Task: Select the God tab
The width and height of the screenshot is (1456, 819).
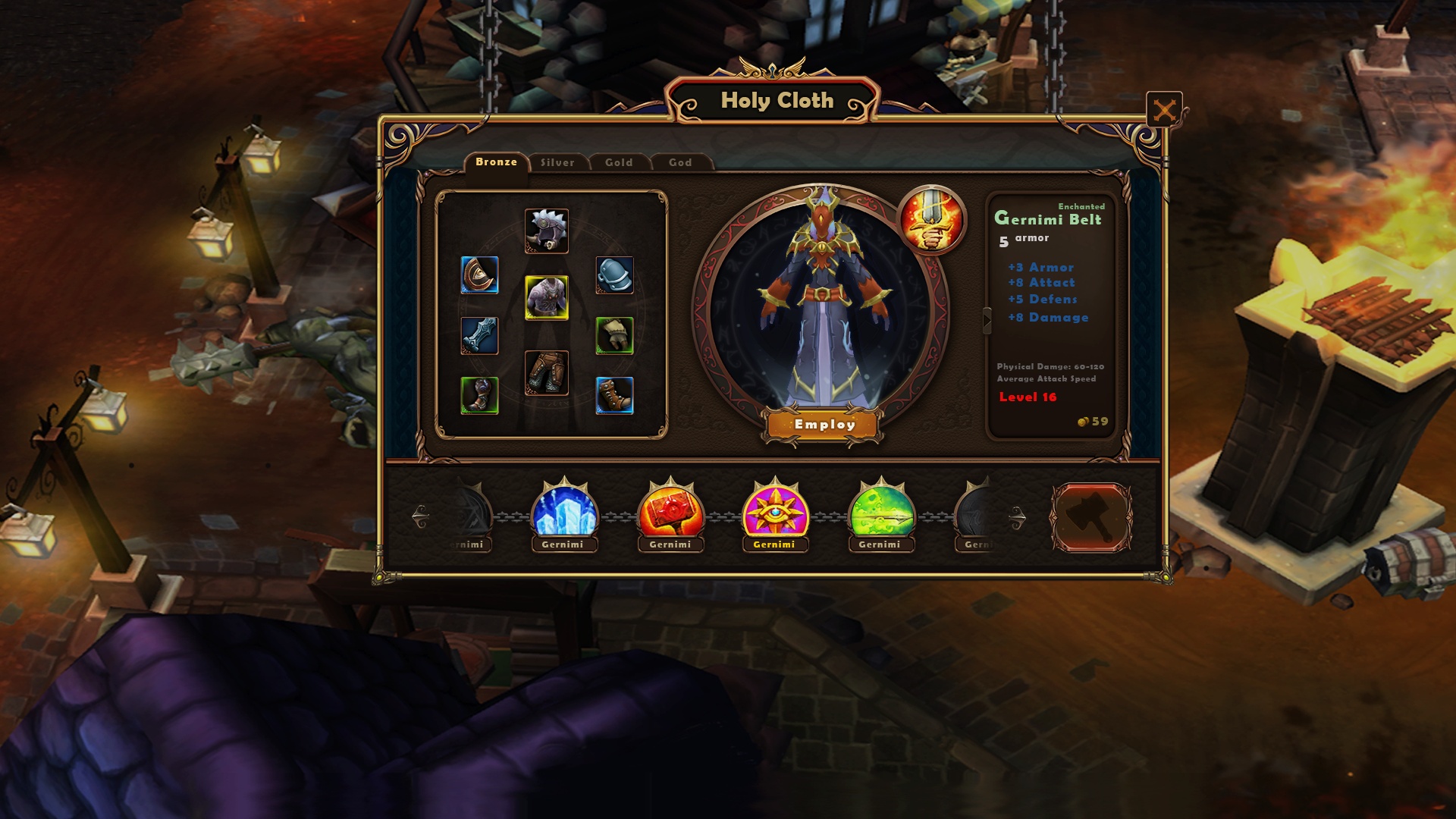Action: pyautogui.click(x=680, y=162)
